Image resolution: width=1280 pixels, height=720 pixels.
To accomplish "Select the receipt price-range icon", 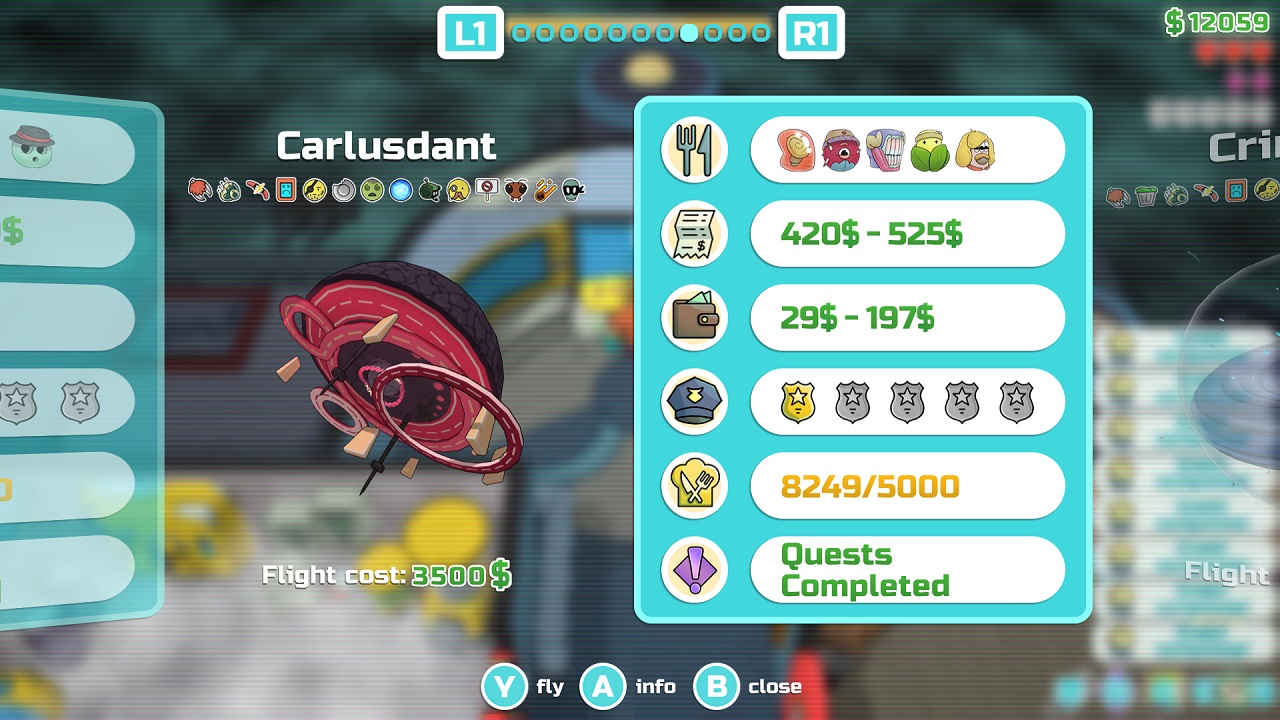I will pyautogui.click(x=695, y=233).
